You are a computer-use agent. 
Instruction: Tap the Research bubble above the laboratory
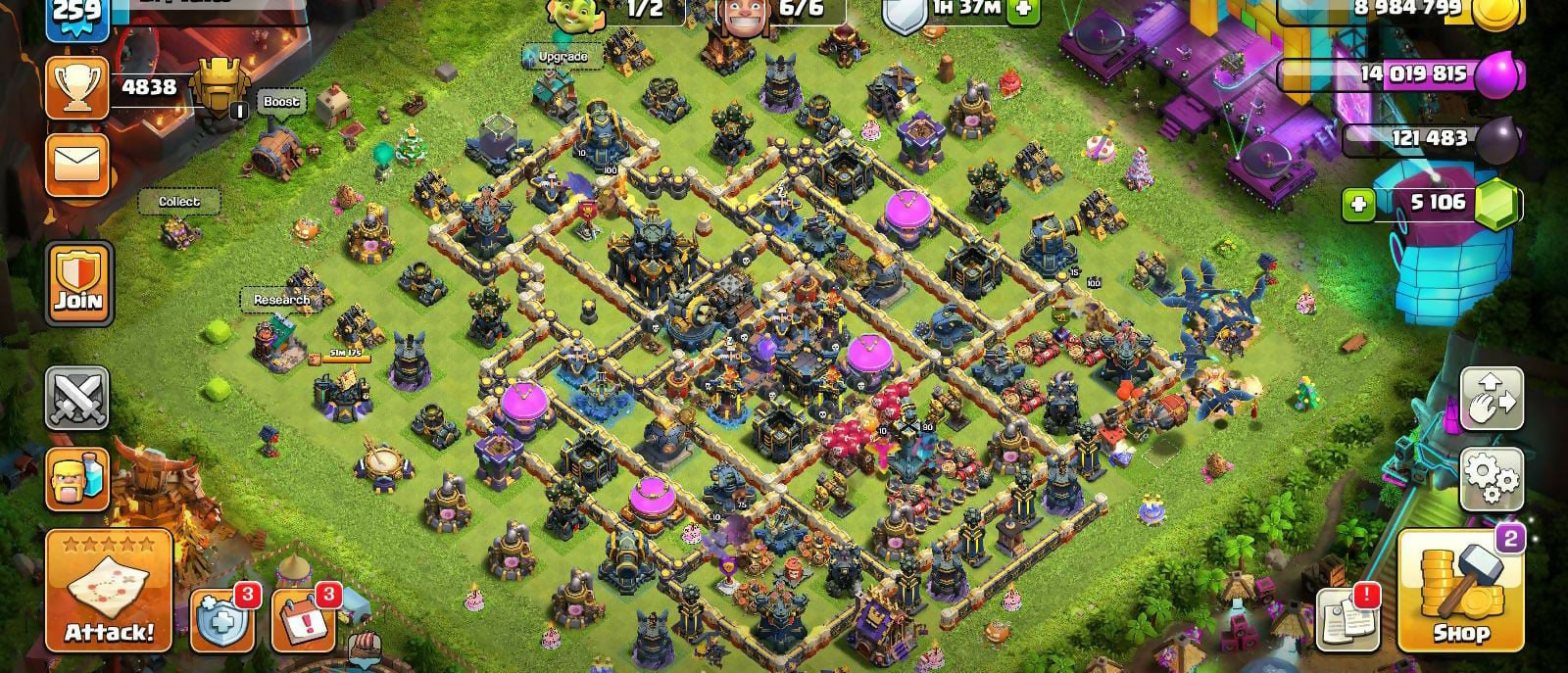coord(281,300)
